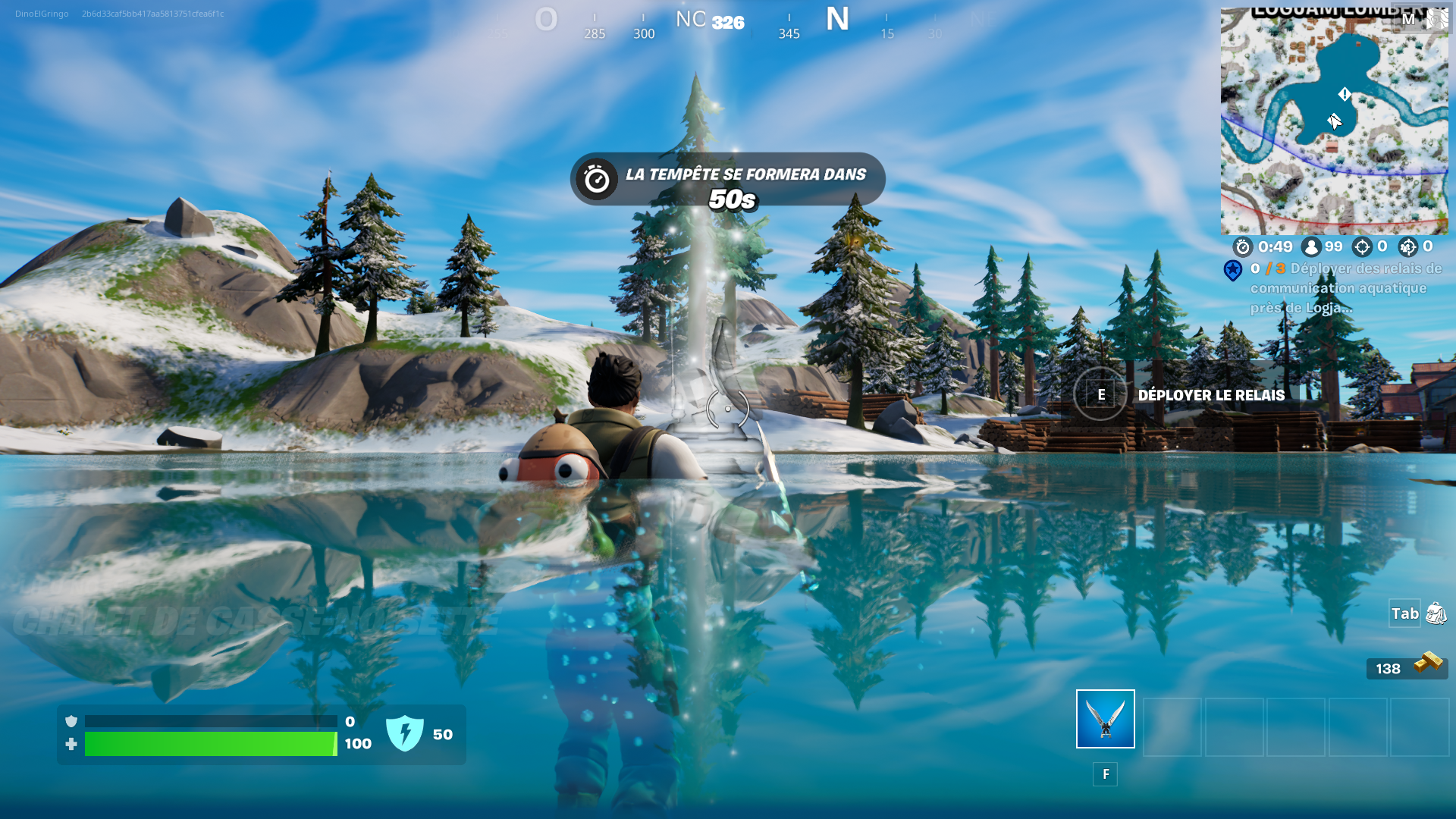Click the stopwatch storm timer icon
Image resolution: width=1456 pixels, height=819 pixels.
[x=1244, y=246]
